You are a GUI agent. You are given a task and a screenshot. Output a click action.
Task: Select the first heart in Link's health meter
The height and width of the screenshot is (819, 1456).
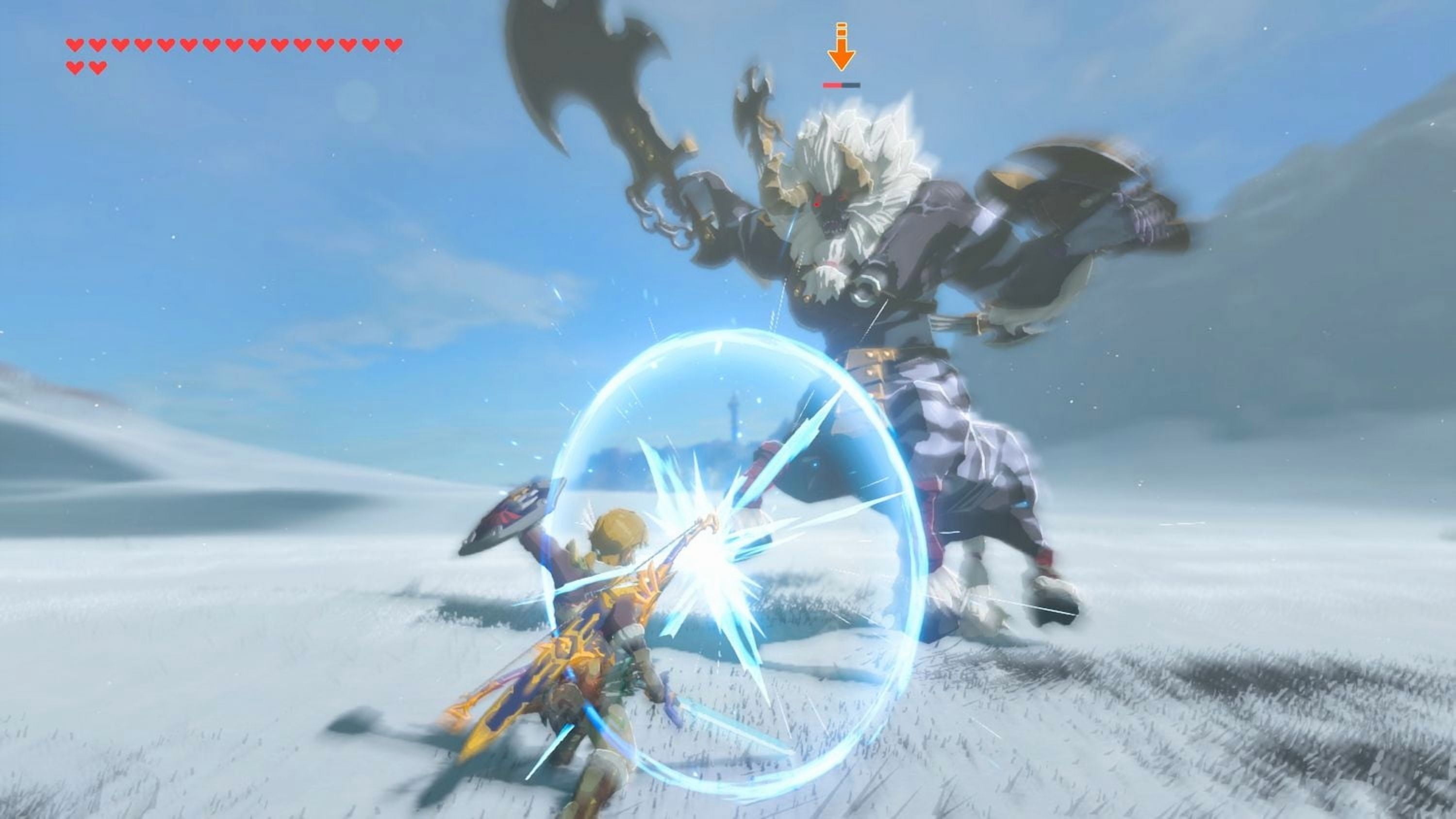pos(75,45)
